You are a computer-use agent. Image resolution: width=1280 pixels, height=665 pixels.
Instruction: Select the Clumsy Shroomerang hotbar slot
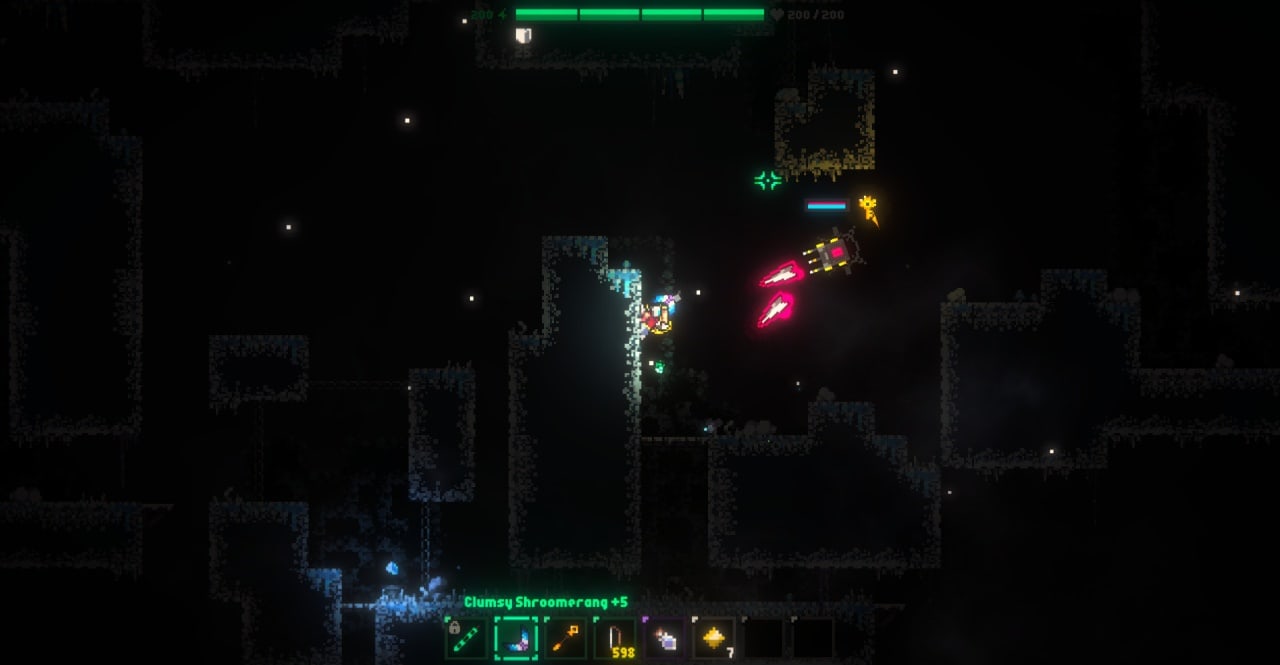point(516,638)
